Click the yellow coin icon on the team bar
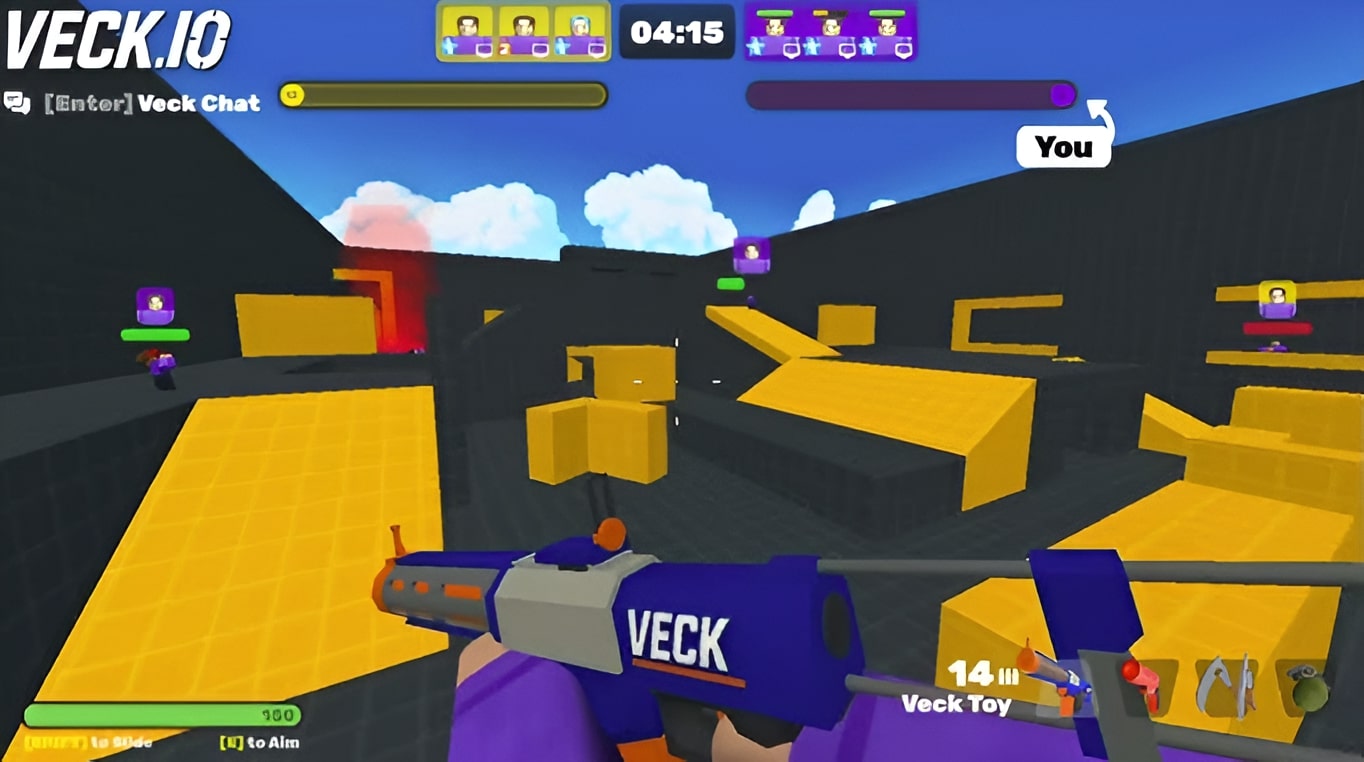The width and height of the screenshot is (1364, 762). (x=291, y=94)
